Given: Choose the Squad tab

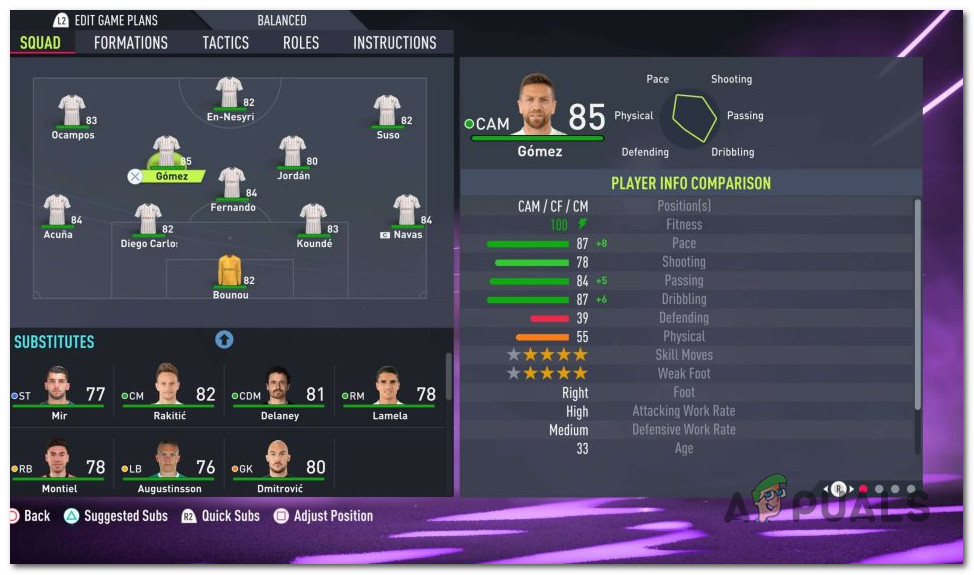Looking at the screenshot, I should tap(41, 43).
